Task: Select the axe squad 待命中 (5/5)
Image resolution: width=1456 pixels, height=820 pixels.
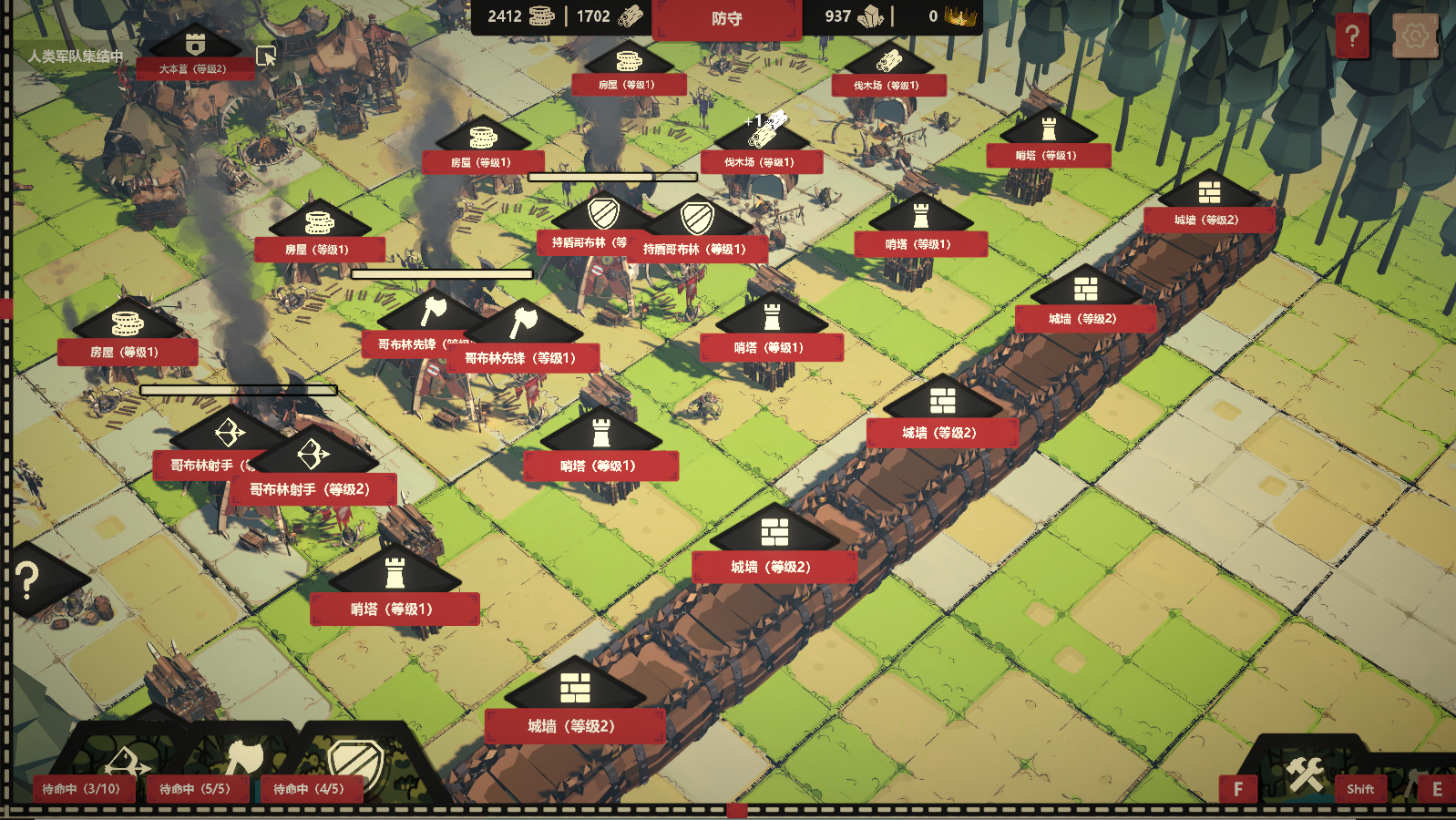Action: pos(195,788)
